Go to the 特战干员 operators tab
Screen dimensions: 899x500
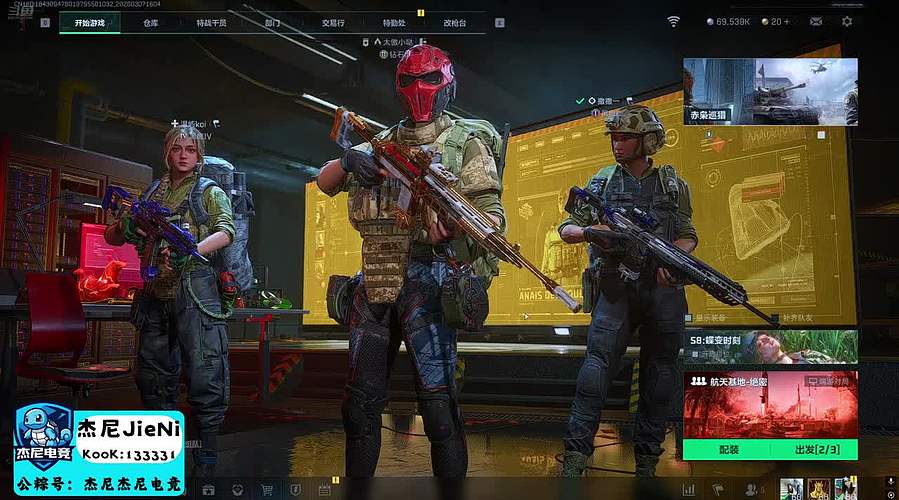(211, 22)
